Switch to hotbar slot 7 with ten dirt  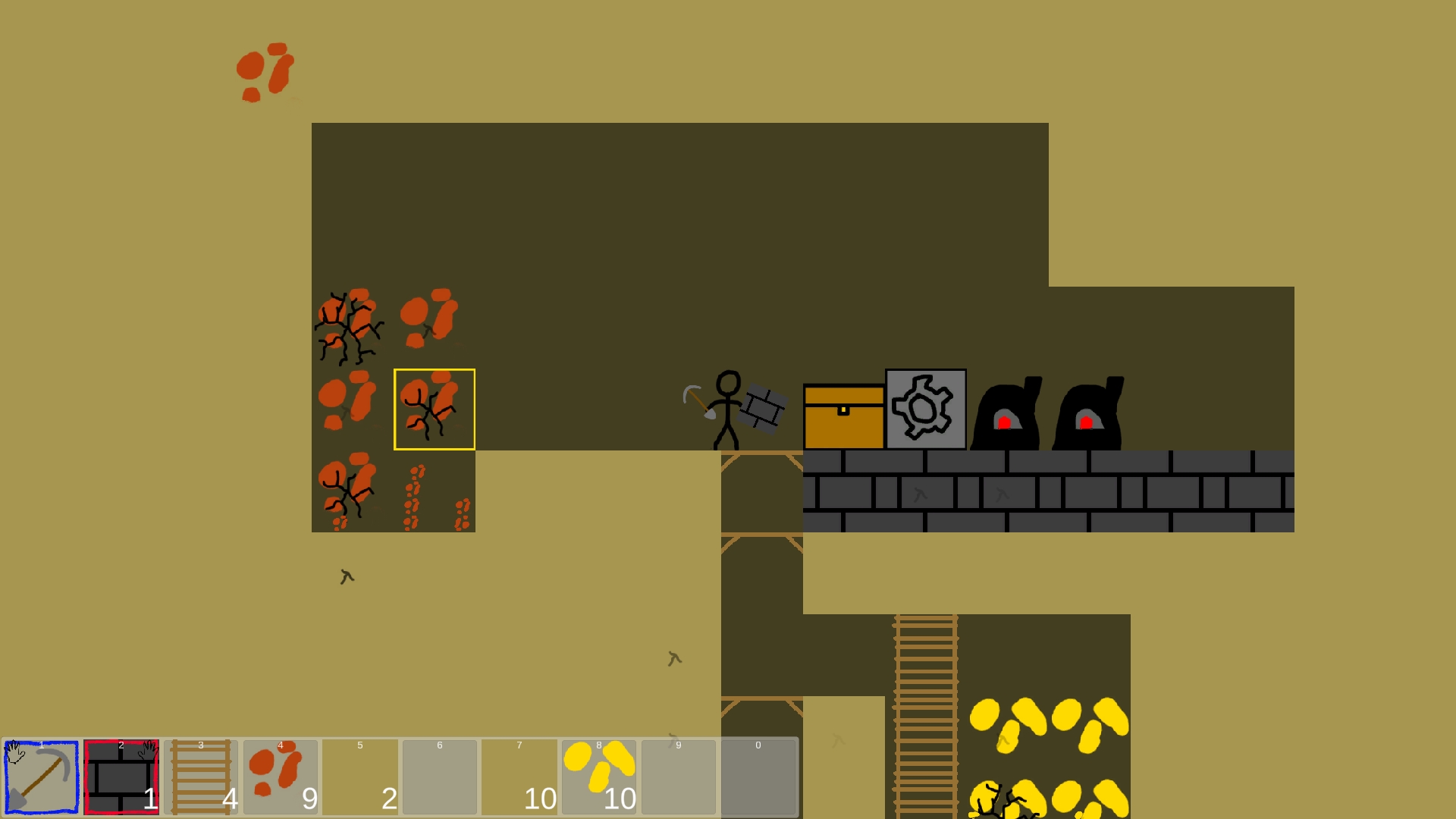click(x=519, y=777)
